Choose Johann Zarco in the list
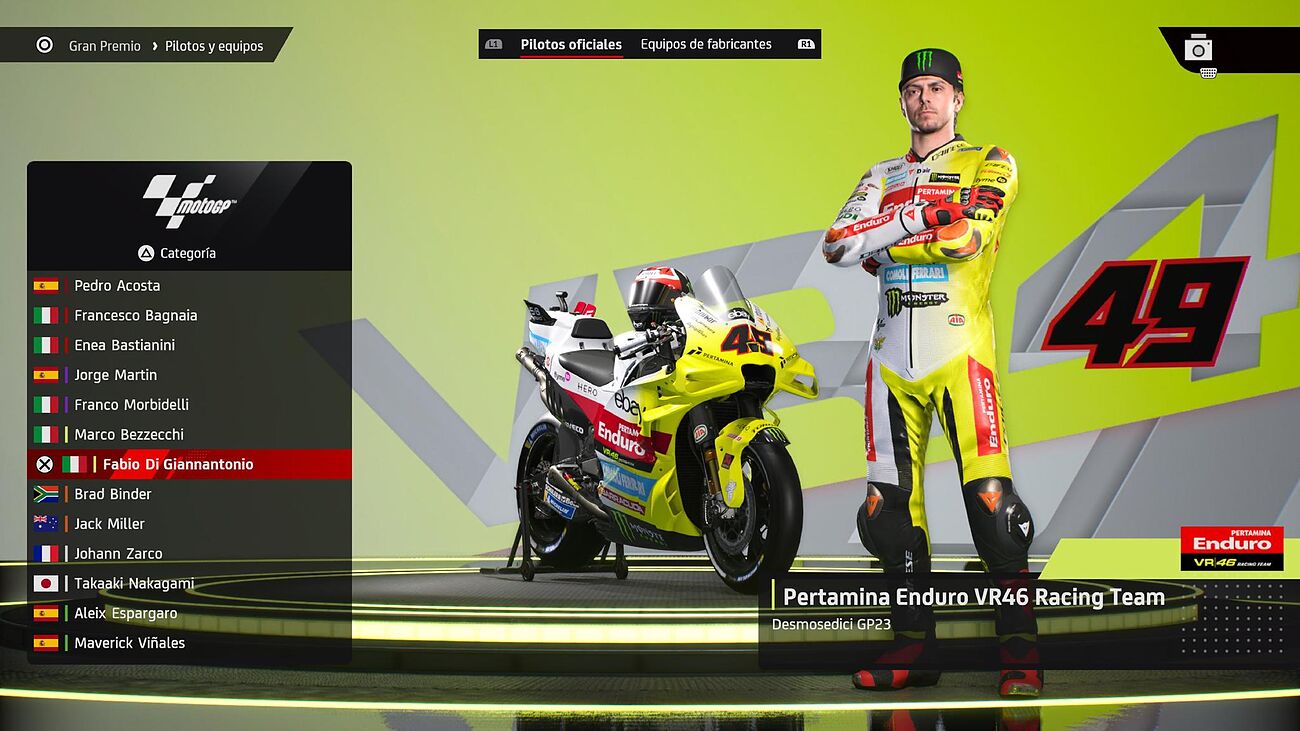Viewport: 1300px width, 731px height. click(x=118, y=554)
